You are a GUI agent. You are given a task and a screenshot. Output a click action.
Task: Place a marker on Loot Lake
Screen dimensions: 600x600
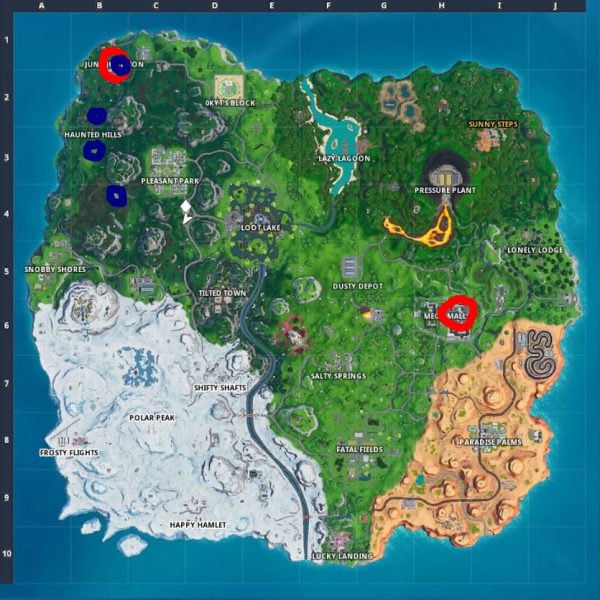[261, 227]
